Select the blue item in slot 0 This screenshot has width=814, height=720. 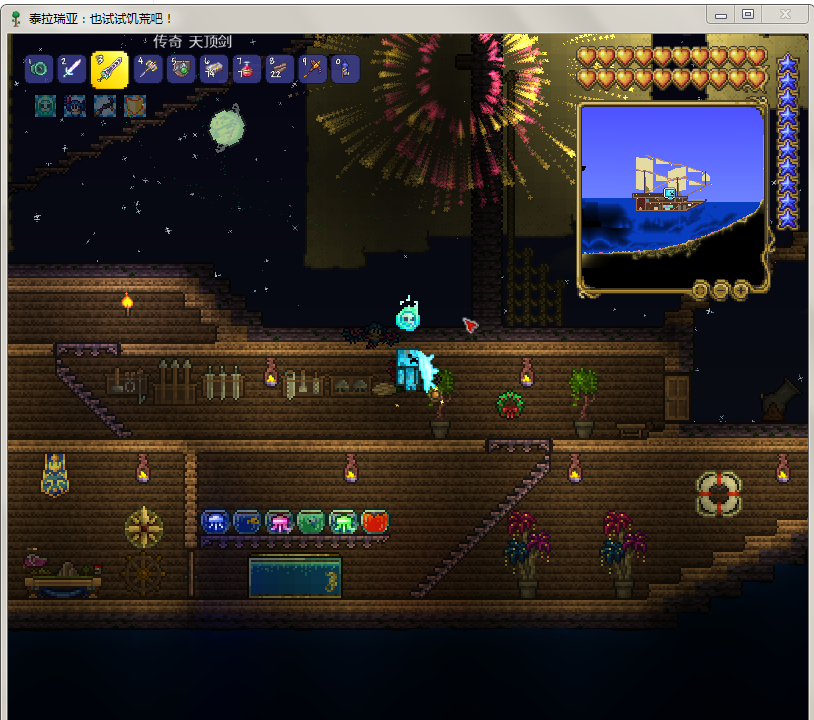point(345,69)
